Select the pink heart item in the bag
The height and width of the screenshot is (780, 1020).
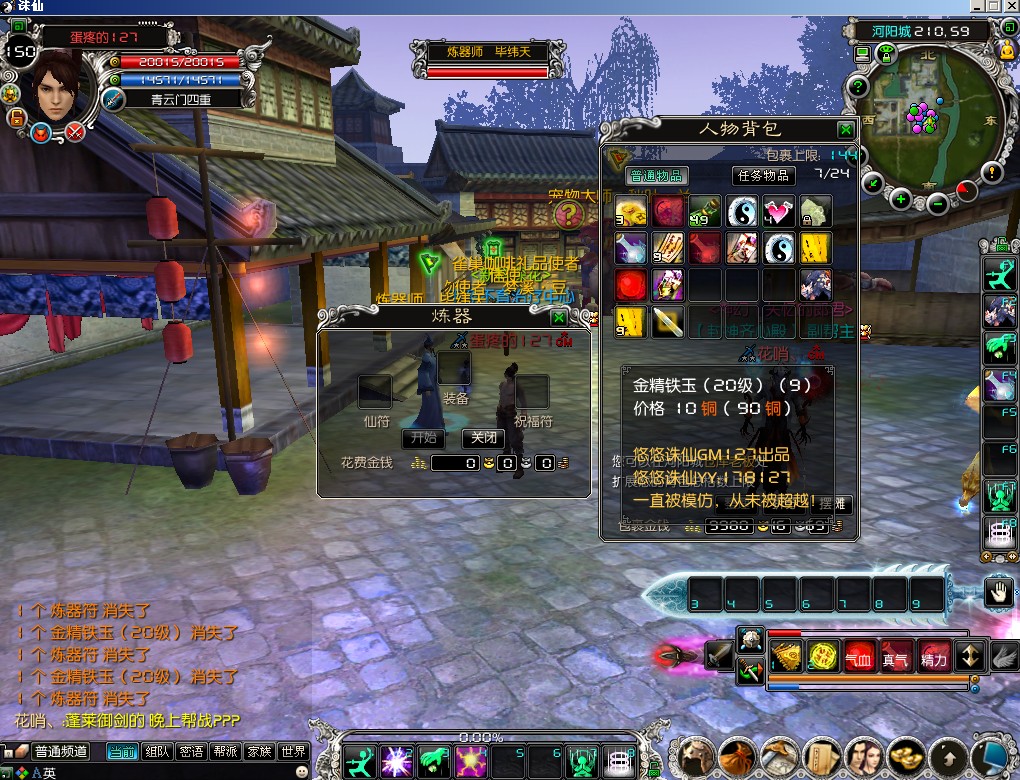point(778,211)
